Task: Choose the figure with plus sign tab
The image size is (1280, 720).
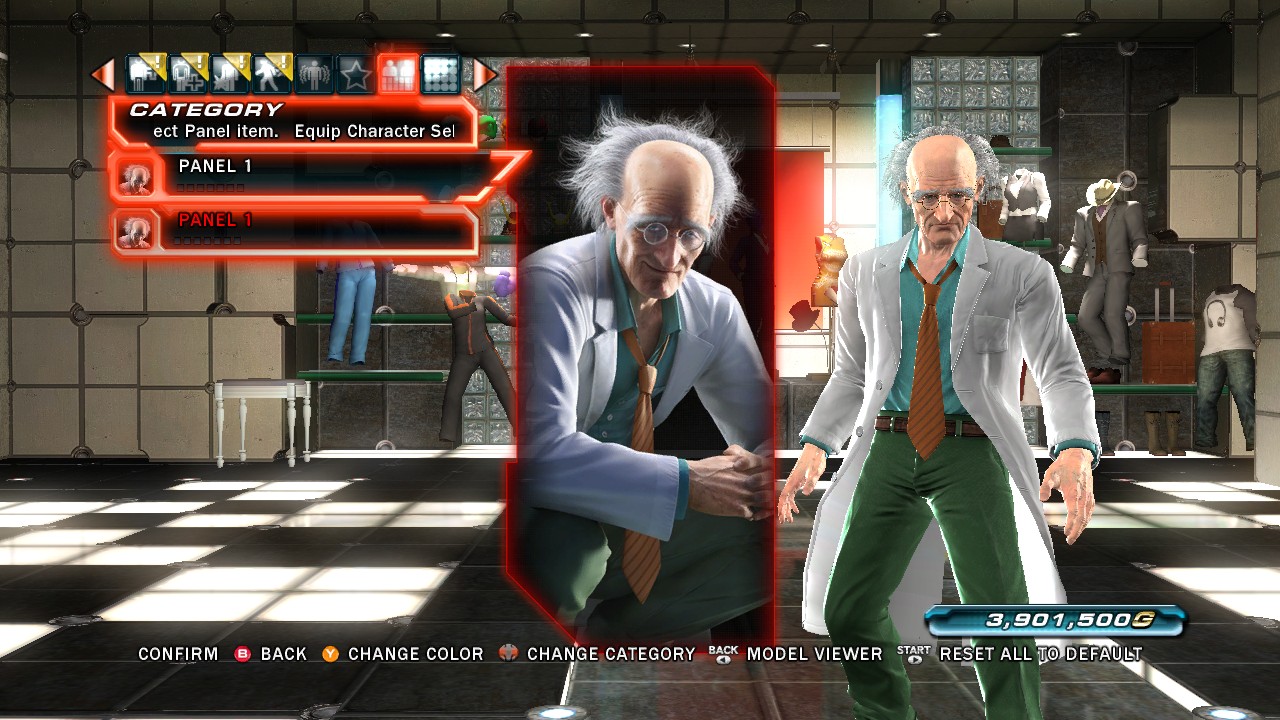Action: point(187,74)
